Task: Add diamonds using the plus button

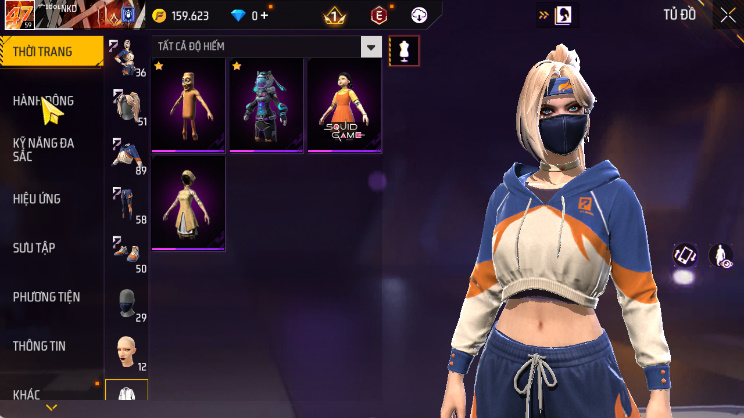Action: pyautogui.click(x=264, y=16)
